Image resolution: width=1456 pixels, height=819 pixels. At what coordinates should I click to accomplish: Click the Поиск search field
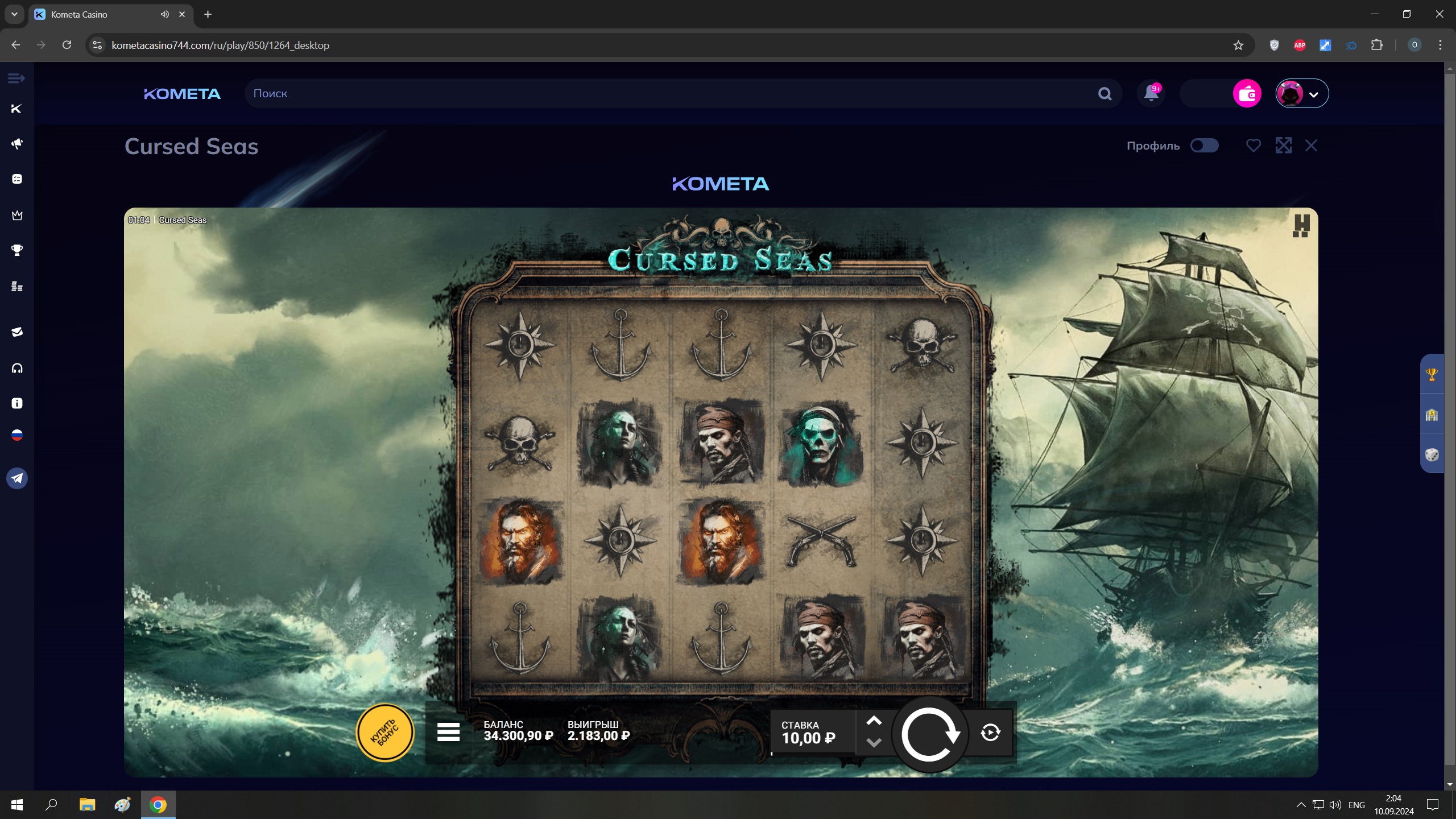(671, 93)
